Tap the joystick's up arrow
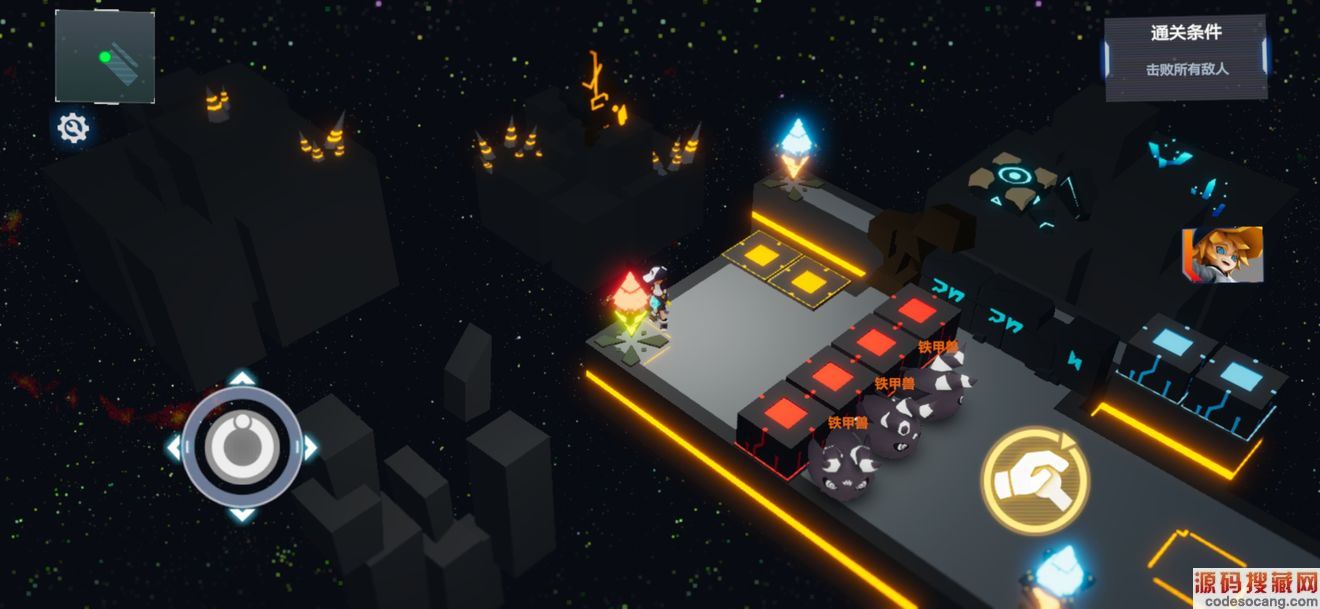The height and width of the screenshot is (609, 1320). pos(241,379)
